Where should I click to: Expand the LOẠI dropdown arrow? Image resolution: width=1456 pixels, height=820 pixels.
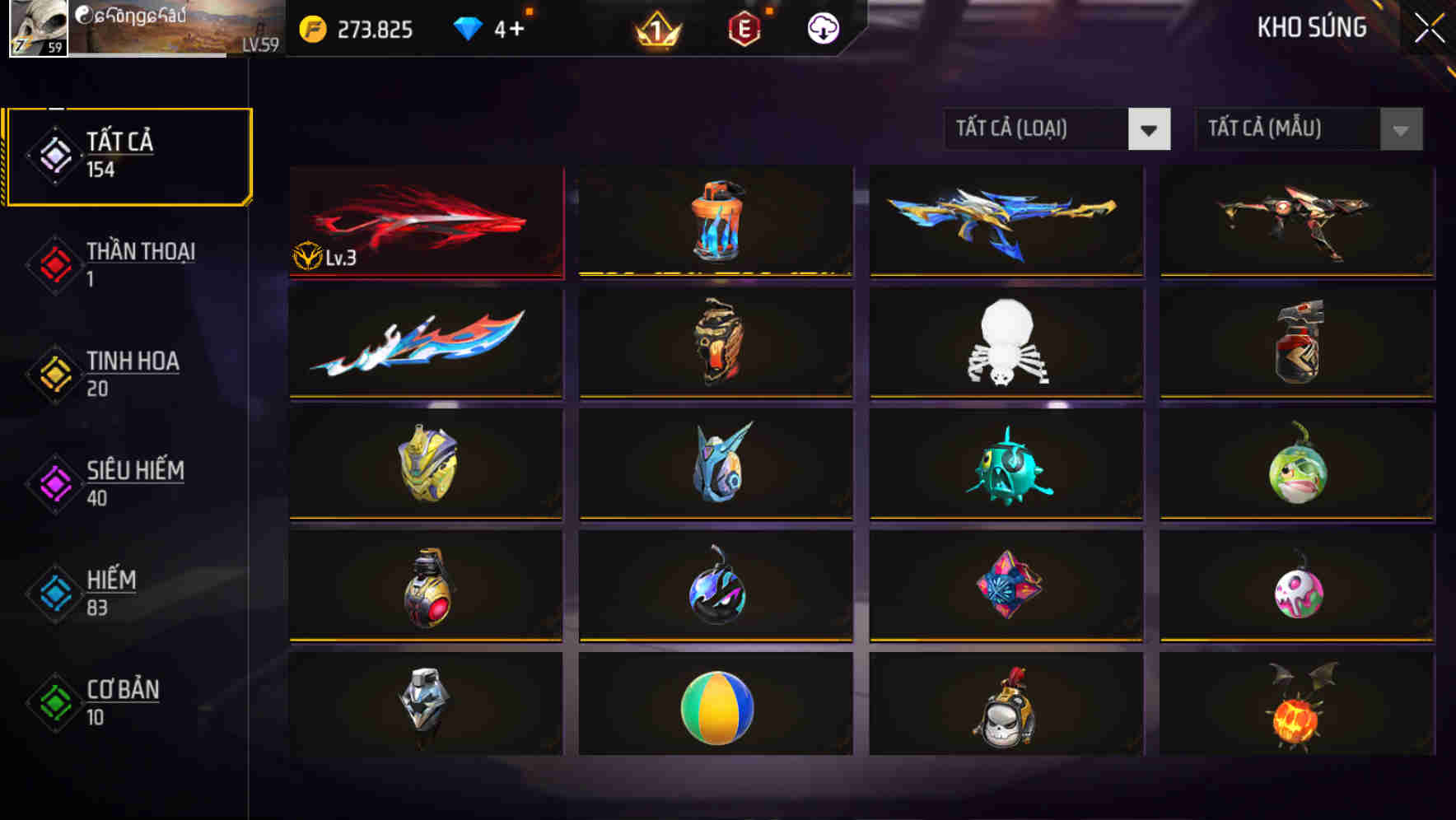pos(1150,129)
